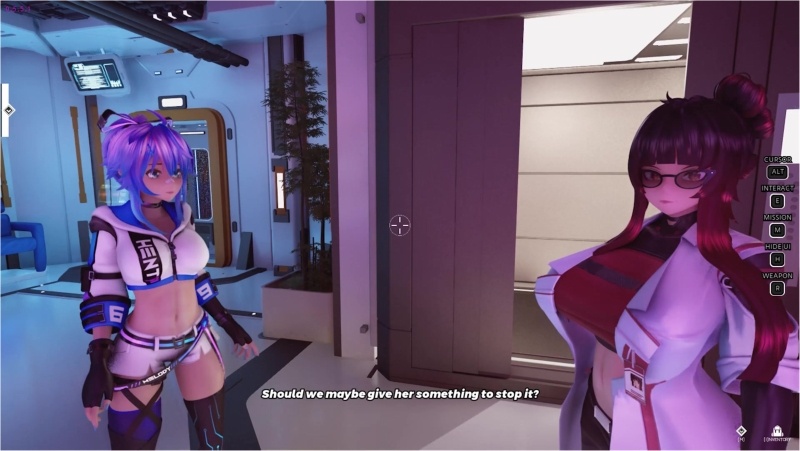Expand the left-edge diamond panel tab
The image size is (800, 451).
coord(8,111)
